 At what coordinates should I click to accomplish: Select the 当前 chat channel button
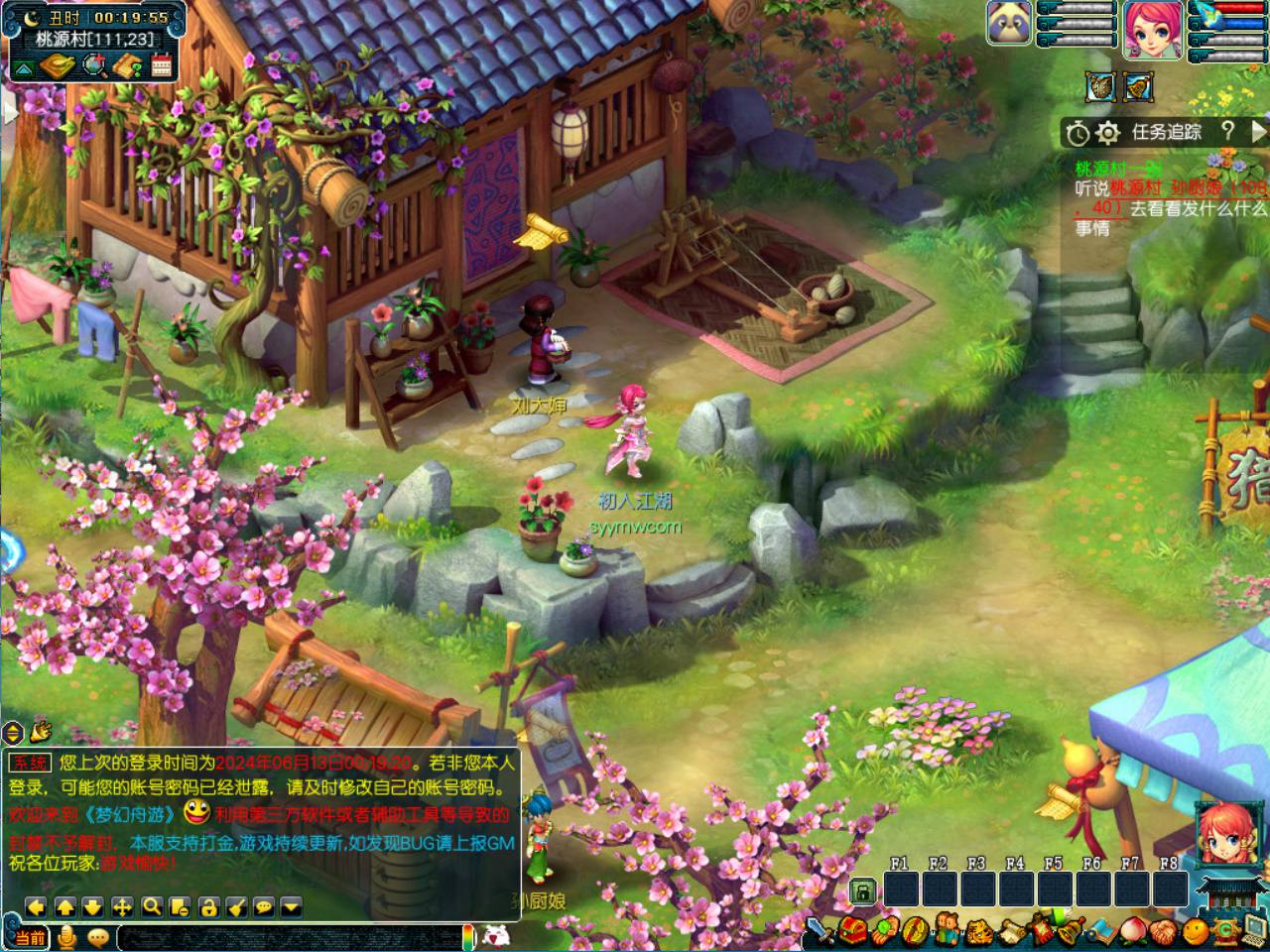point(30,937)
